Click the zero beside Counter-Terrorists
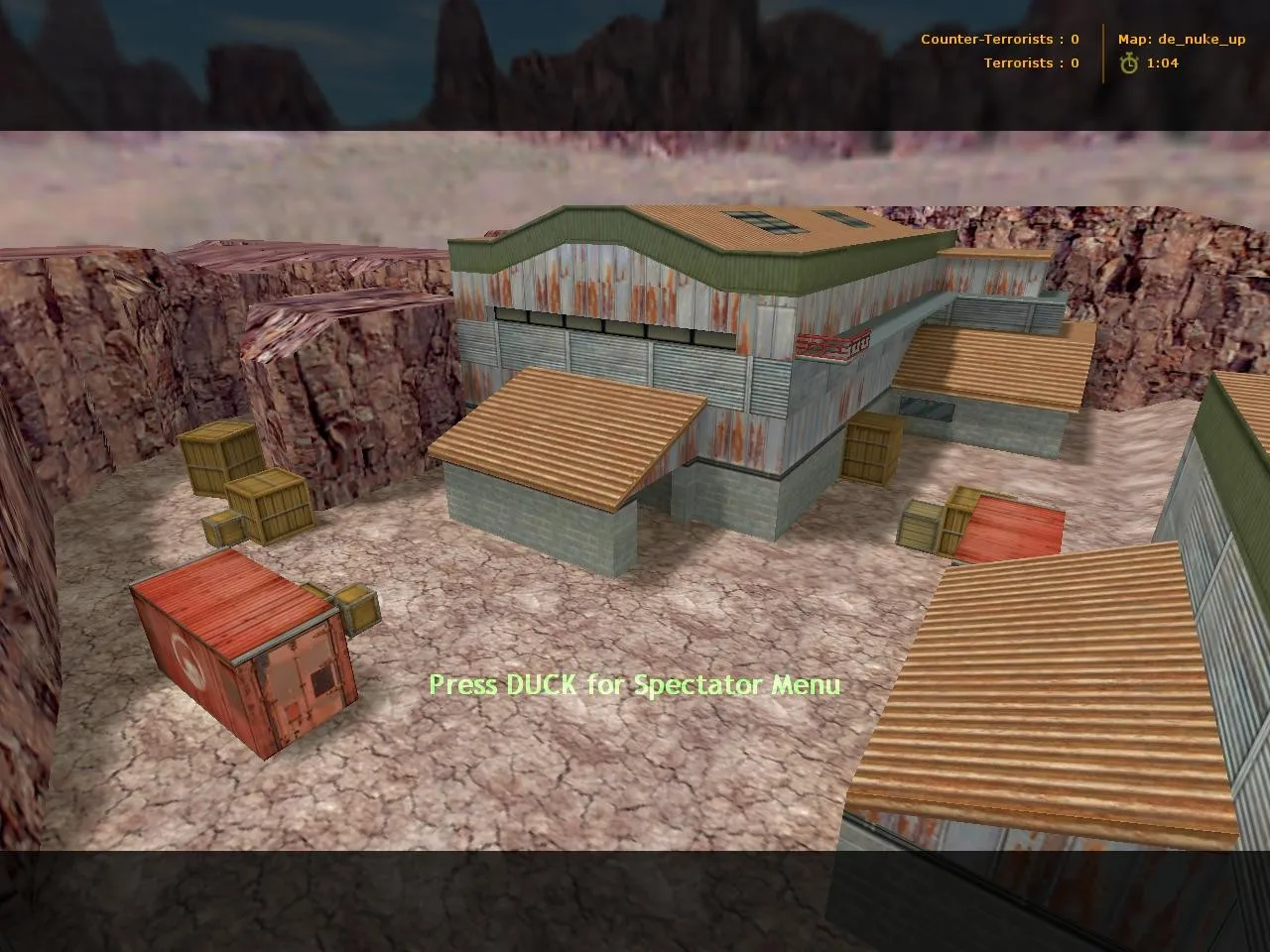The width and height of the screenshot is (1270, 952). tap(1074, 40)
